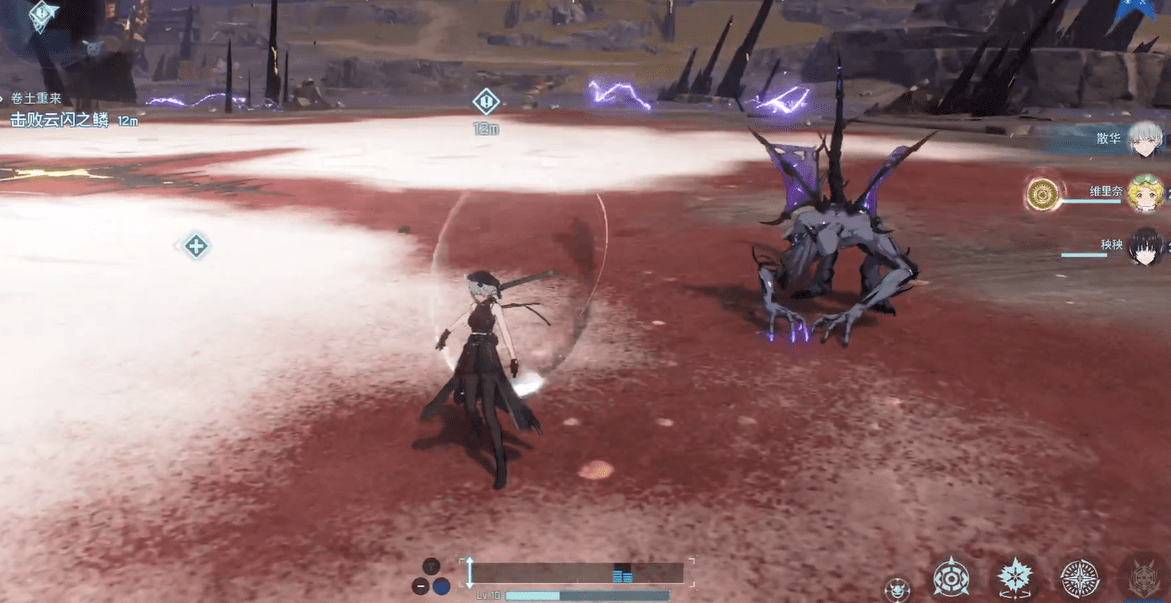
Task: Use the compass-star skill icon
Action: pyautogui.click(x=1079, y=578)
